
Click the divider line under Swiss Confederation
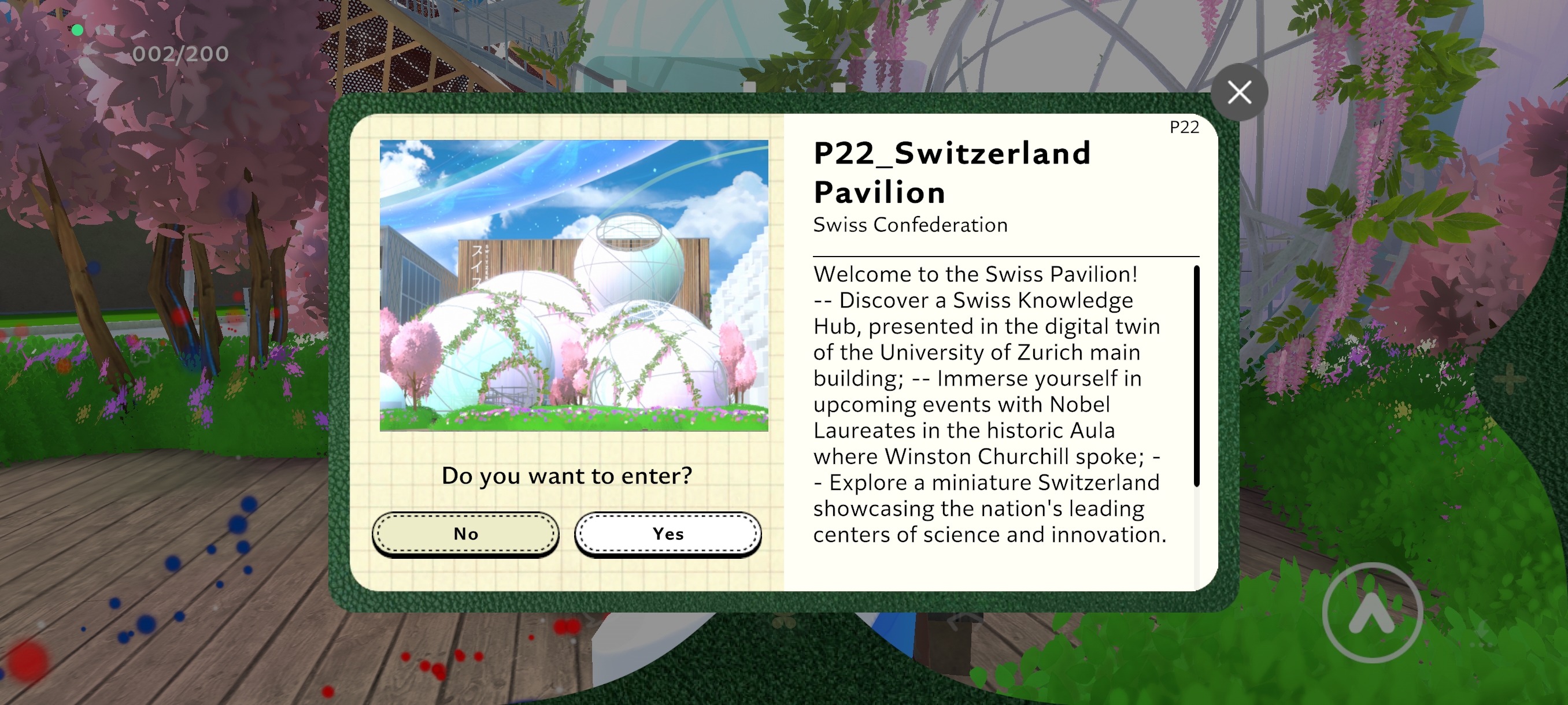tap(1004, 255)
